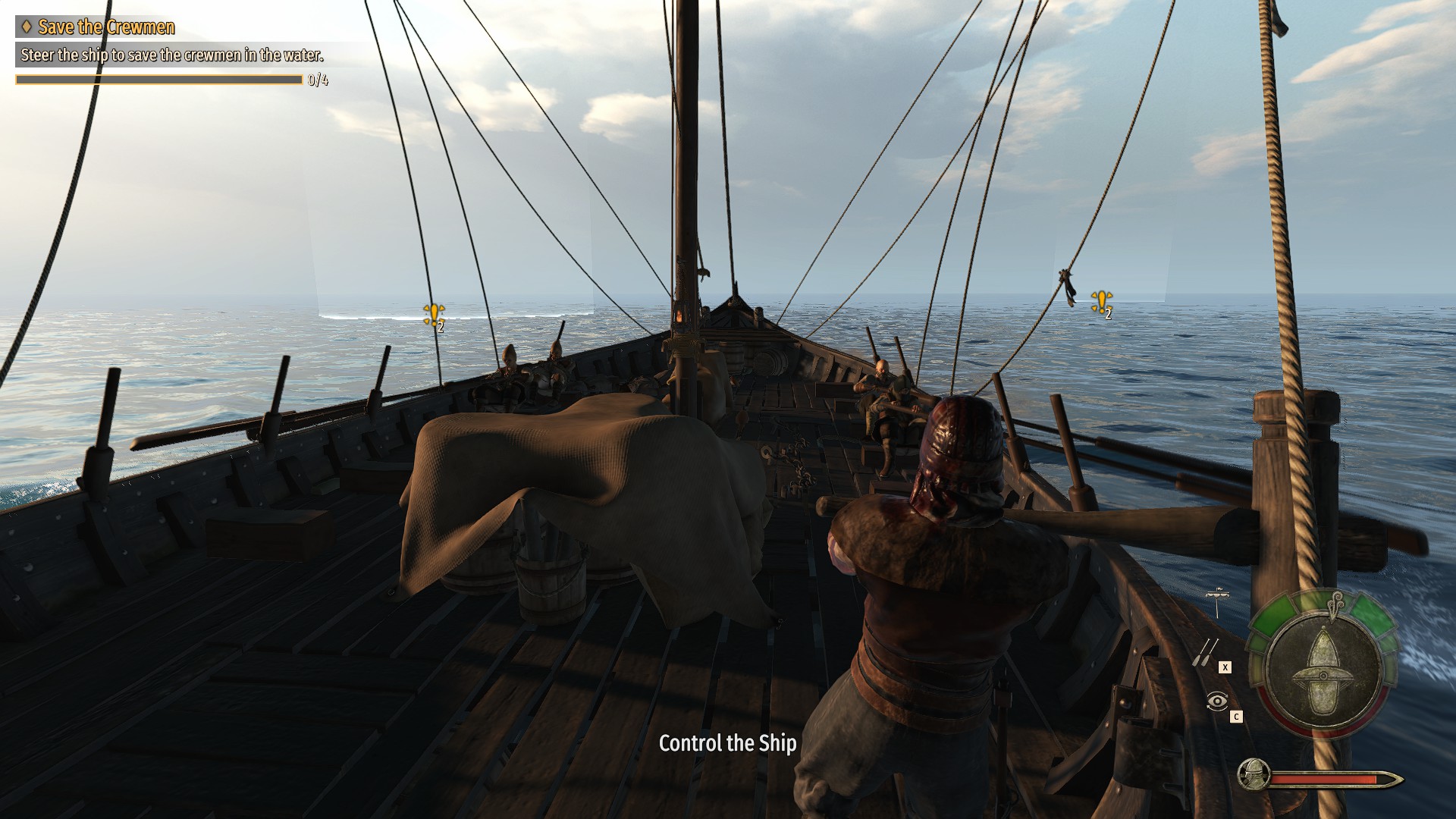Click the Save the Crewmen quest title
Viewport: 1456px width, 819px height.
click(106, 27)
